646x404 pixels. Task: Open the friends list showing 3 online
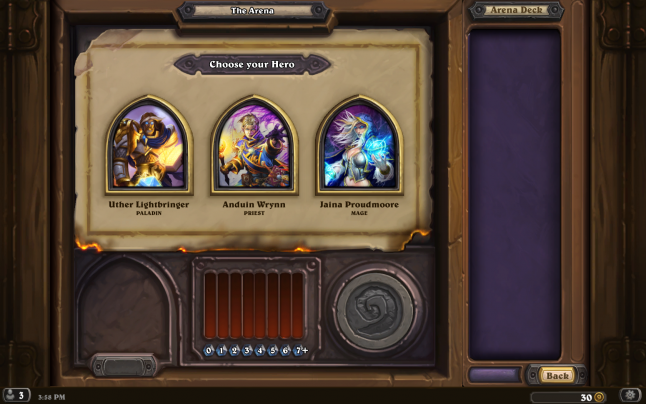[x=15, y=395]
